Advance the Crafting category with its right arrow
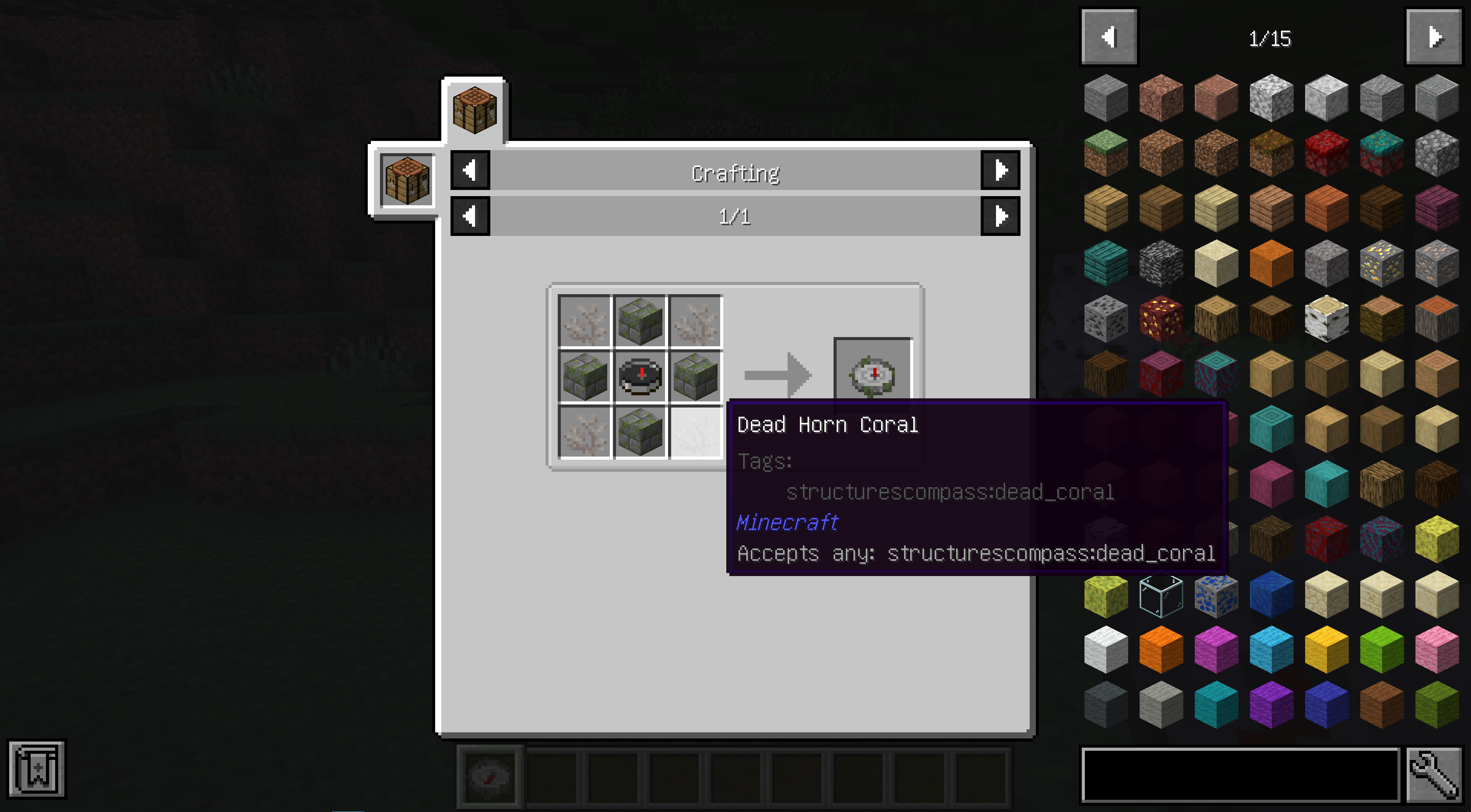 [1000, 171]
